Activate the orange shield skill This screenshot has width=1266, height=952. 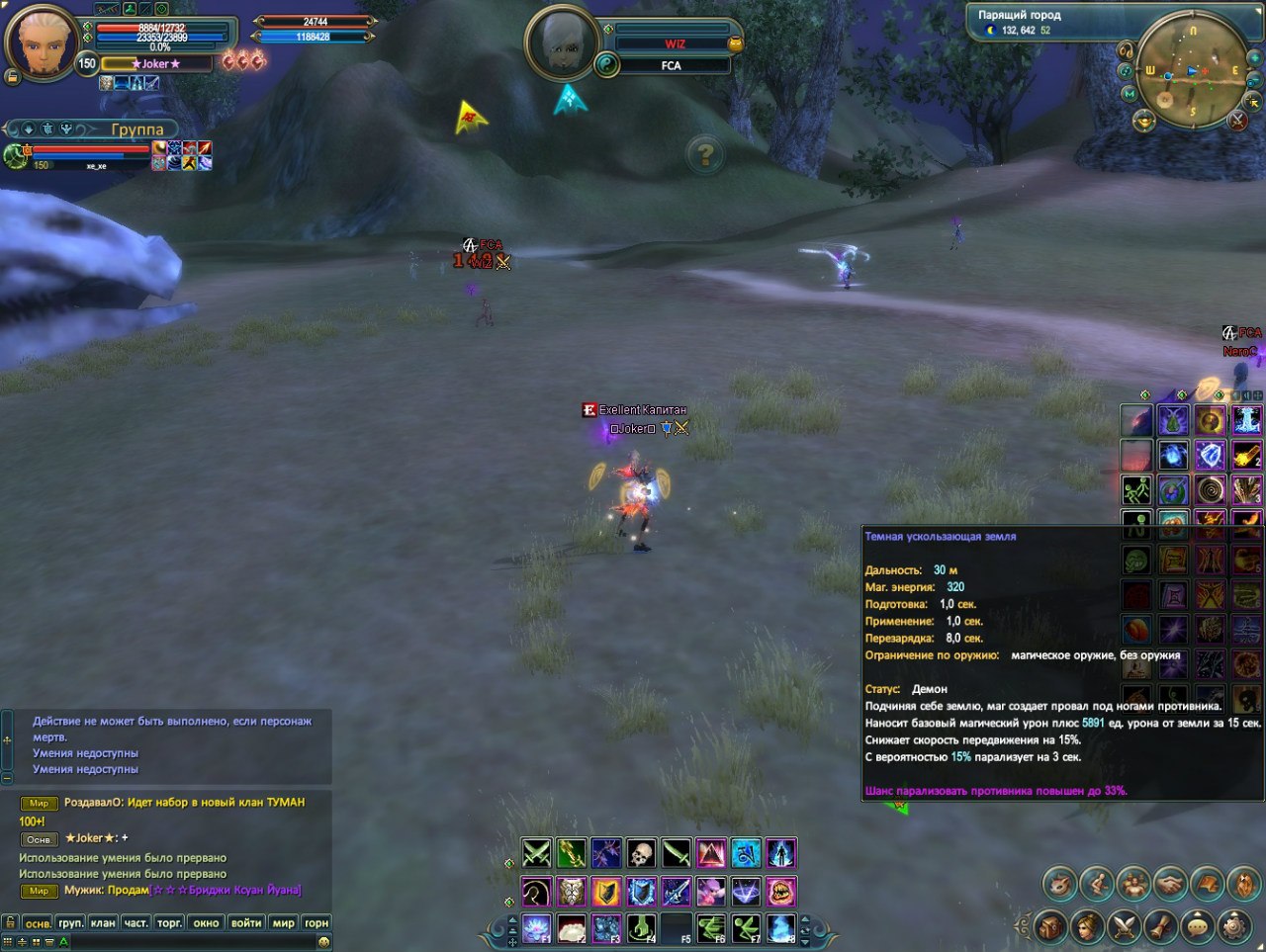606,892
